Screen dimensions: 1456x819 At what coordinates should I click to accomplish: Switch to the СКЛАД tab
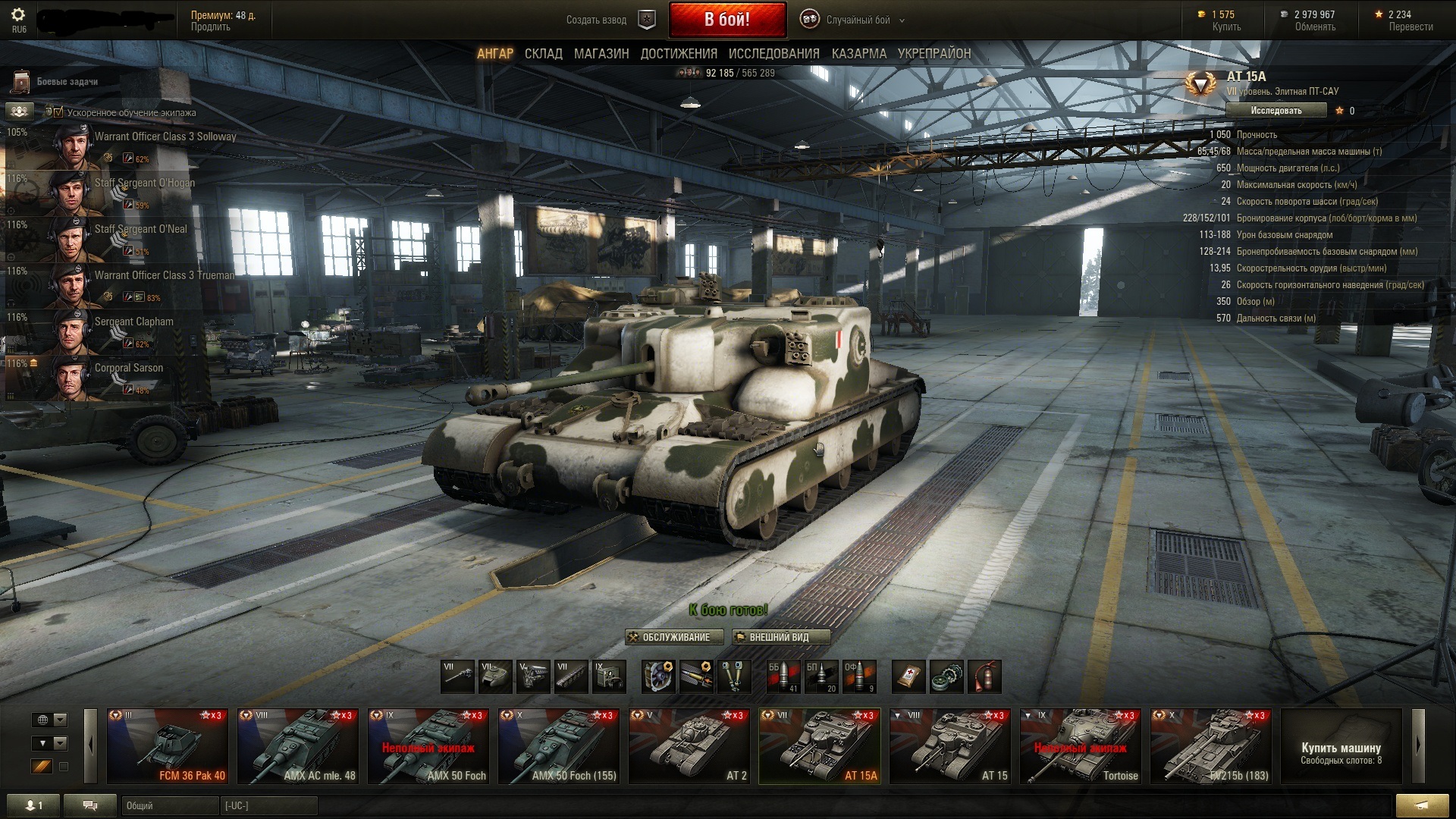click(x=543, y=54)
